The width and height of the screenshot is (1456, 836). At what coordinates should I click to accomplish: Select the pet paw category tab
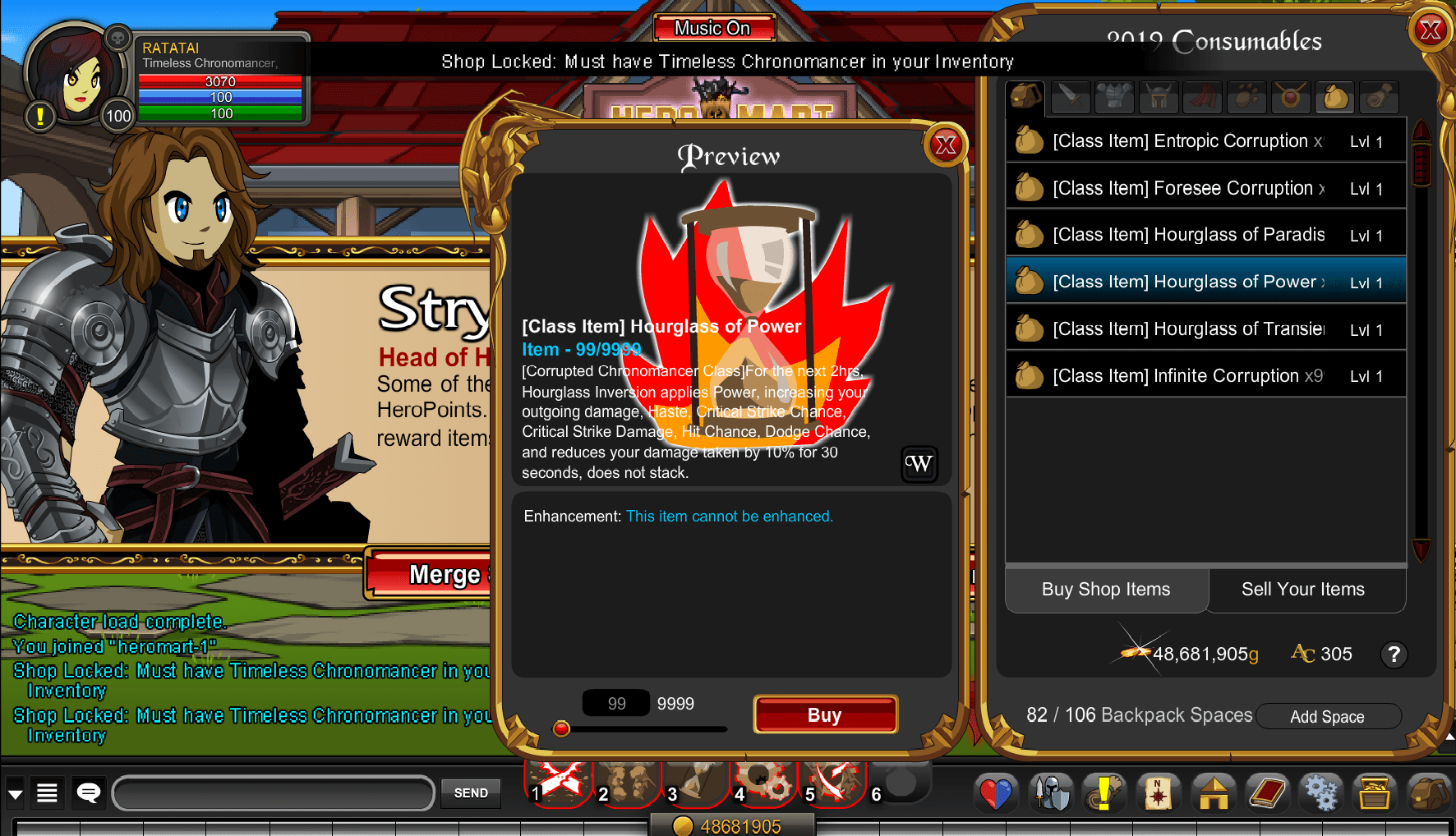[1246, 97]
